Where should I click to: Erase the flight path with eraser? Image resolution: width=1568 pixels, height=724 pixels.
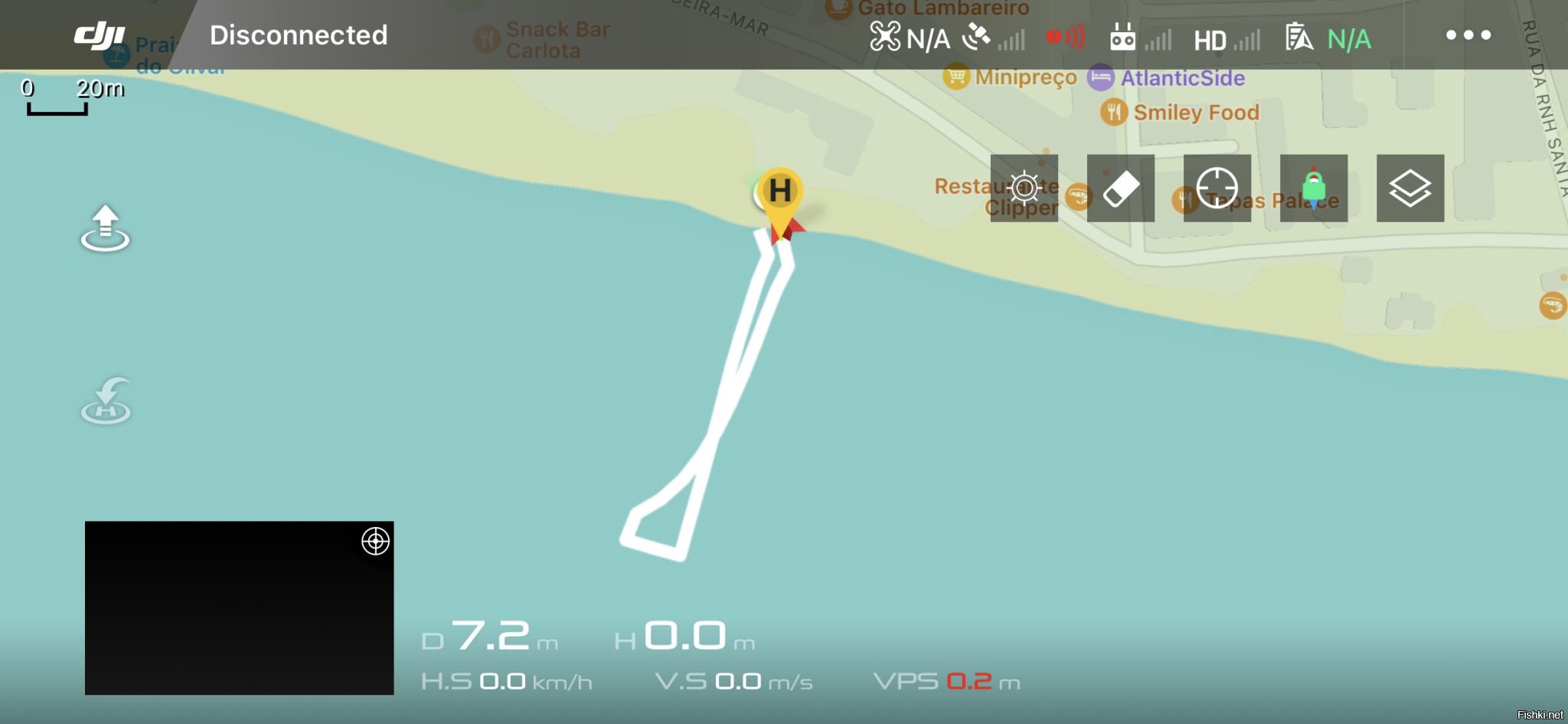pos(1121,188)
